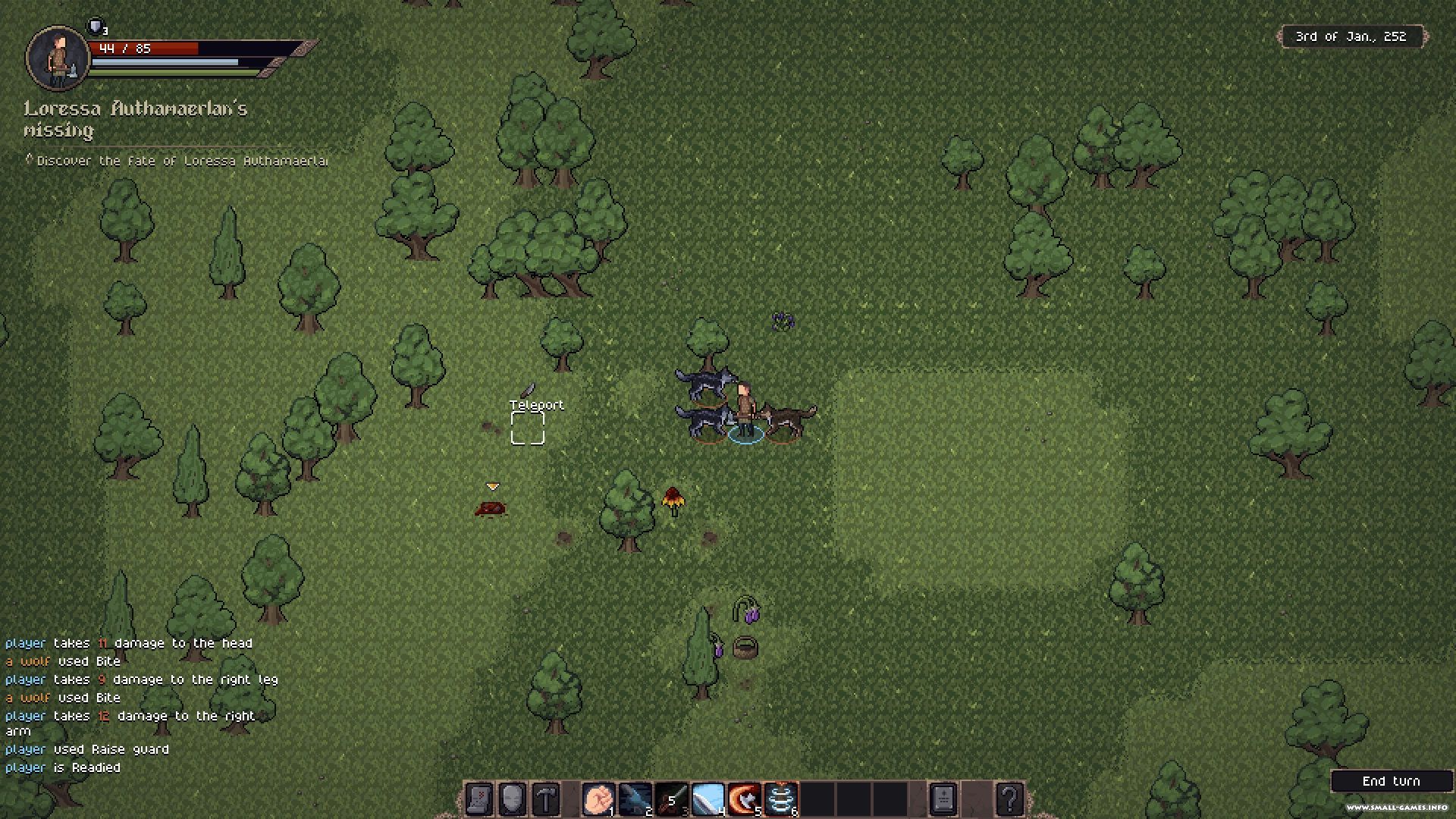1456x819 pixels.
Task: Open the map scroll icon
Action: (479, 799)
